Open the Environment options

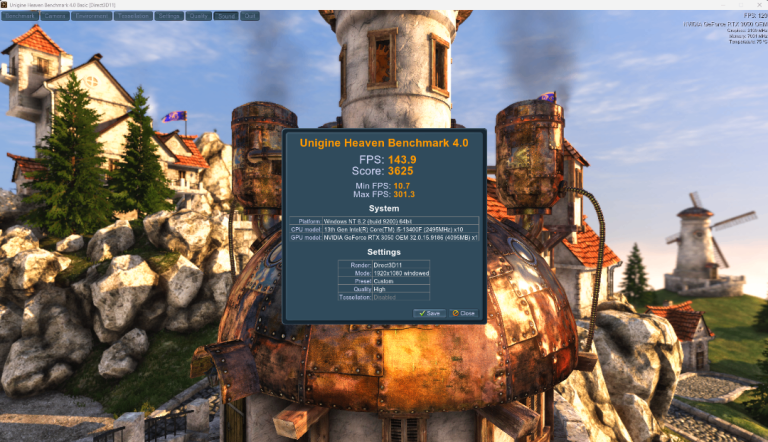pos(92,16)
